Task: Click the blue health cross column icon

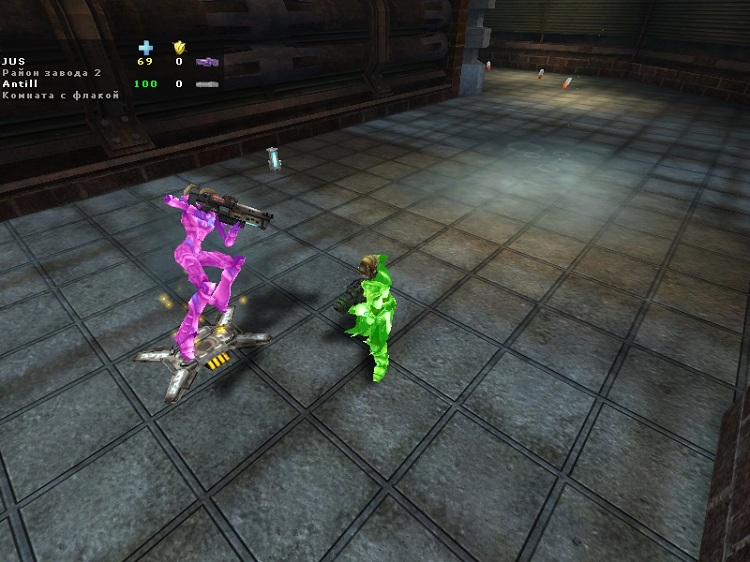Action: click(x=146, y=47)
